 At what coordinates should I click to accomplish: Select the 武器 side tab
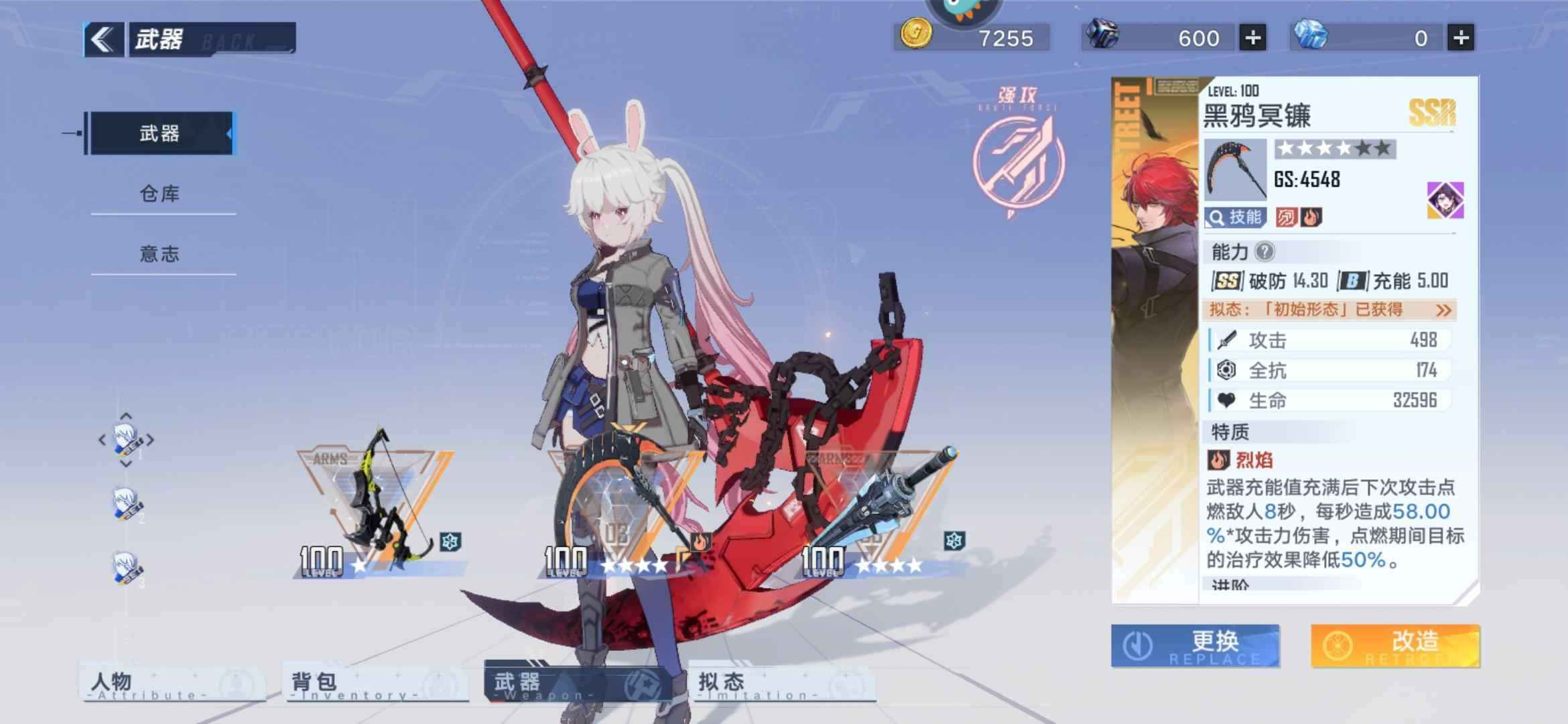tap(160, 133)
